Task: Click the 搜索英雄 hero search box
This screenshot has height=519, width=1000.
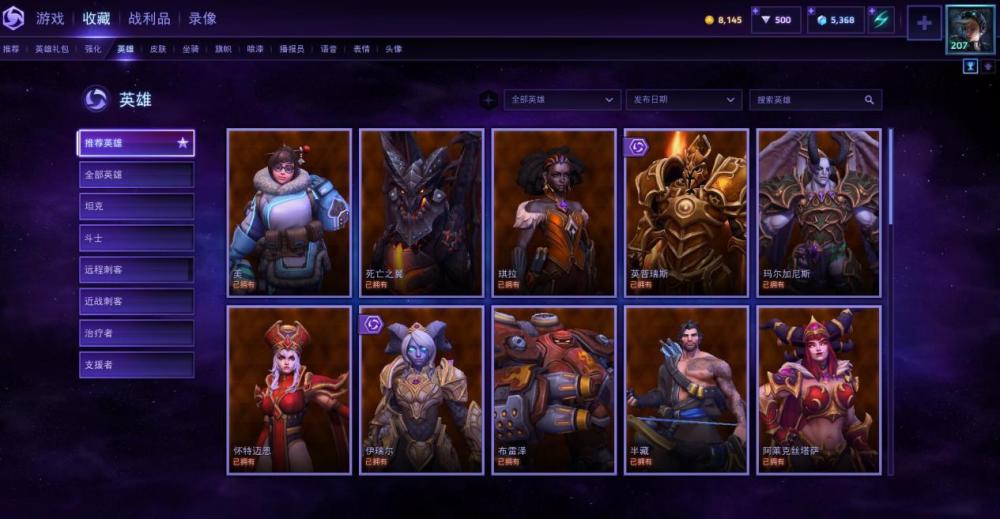Action: 808,100
